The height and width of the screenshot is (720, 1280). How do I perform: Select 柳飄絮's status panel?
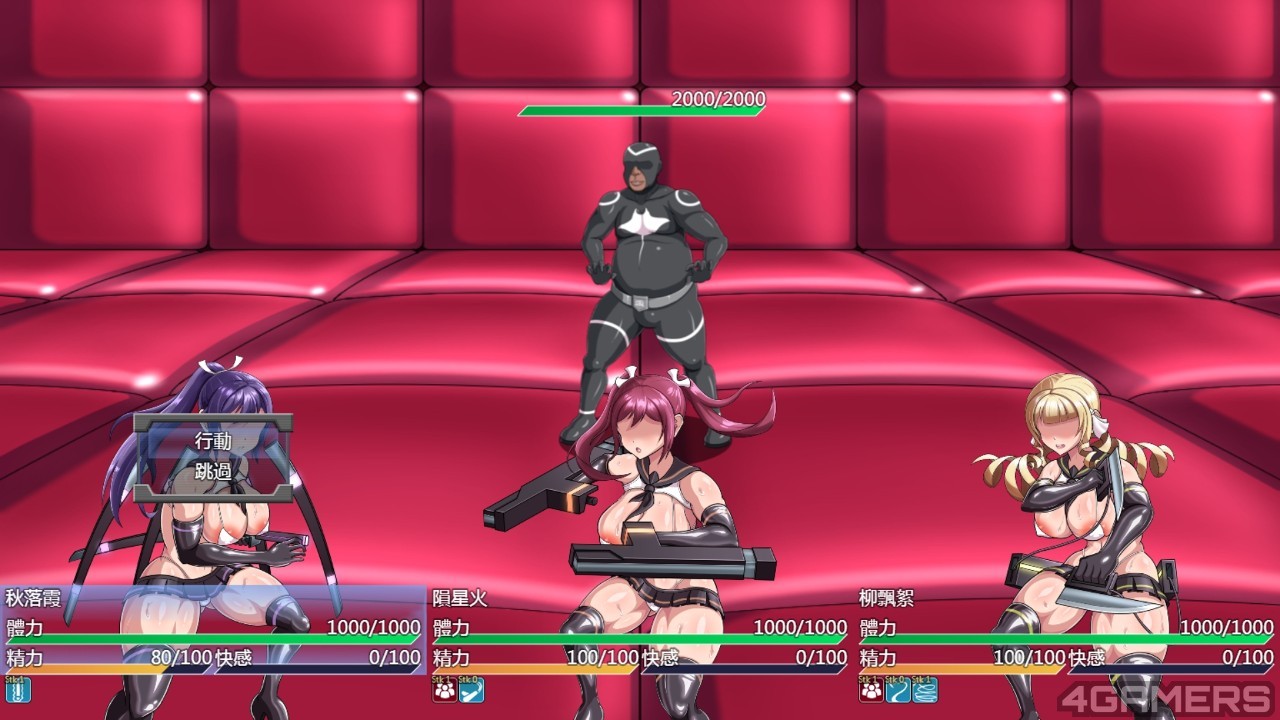[1066, 630]
